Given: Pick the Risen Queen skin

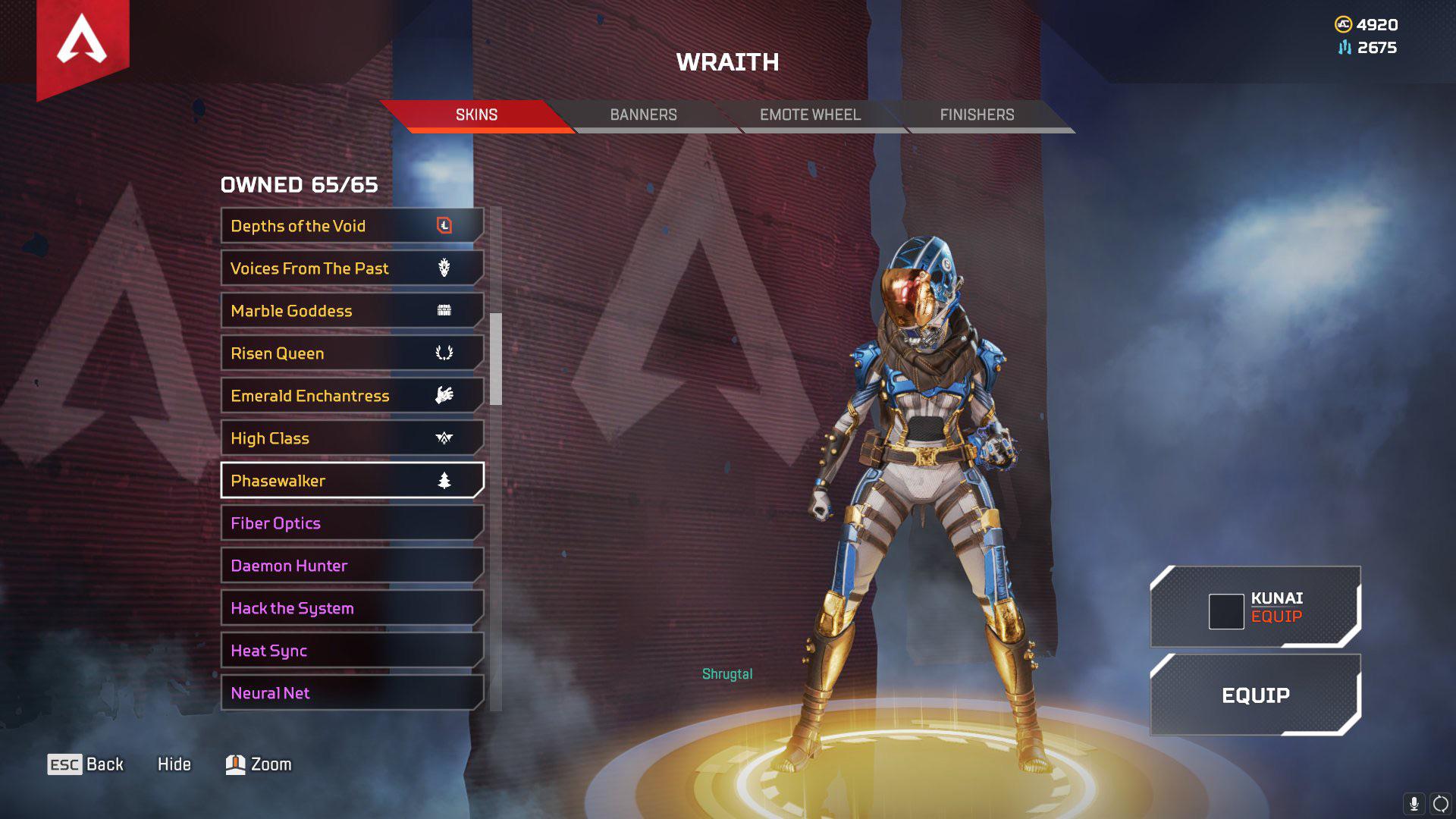Looking at the screenshot, I should tap(352, 353).
